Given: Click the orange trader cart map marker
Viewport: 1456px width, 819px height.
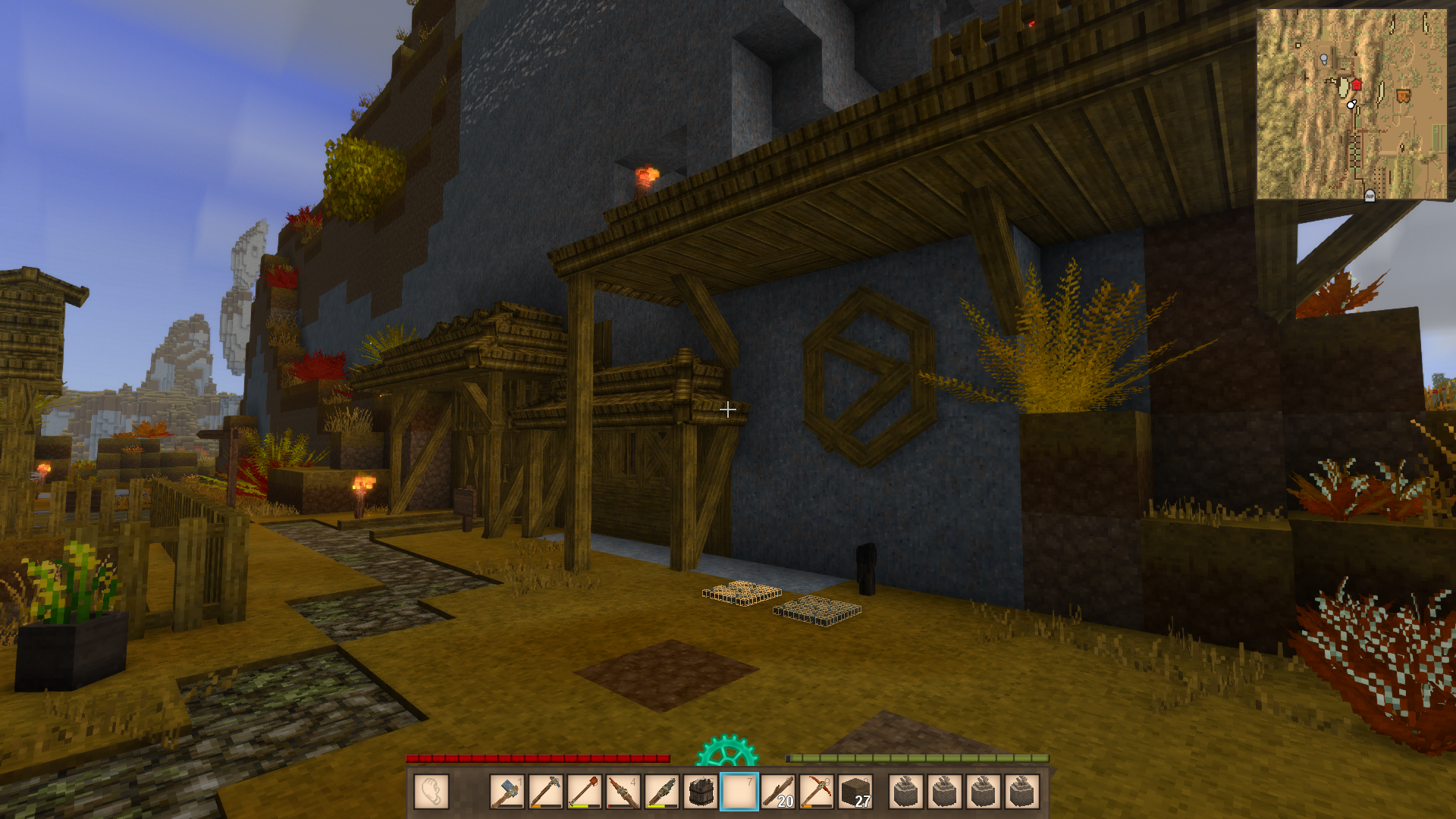Looking at the screenshot, I should (1403, 96).
